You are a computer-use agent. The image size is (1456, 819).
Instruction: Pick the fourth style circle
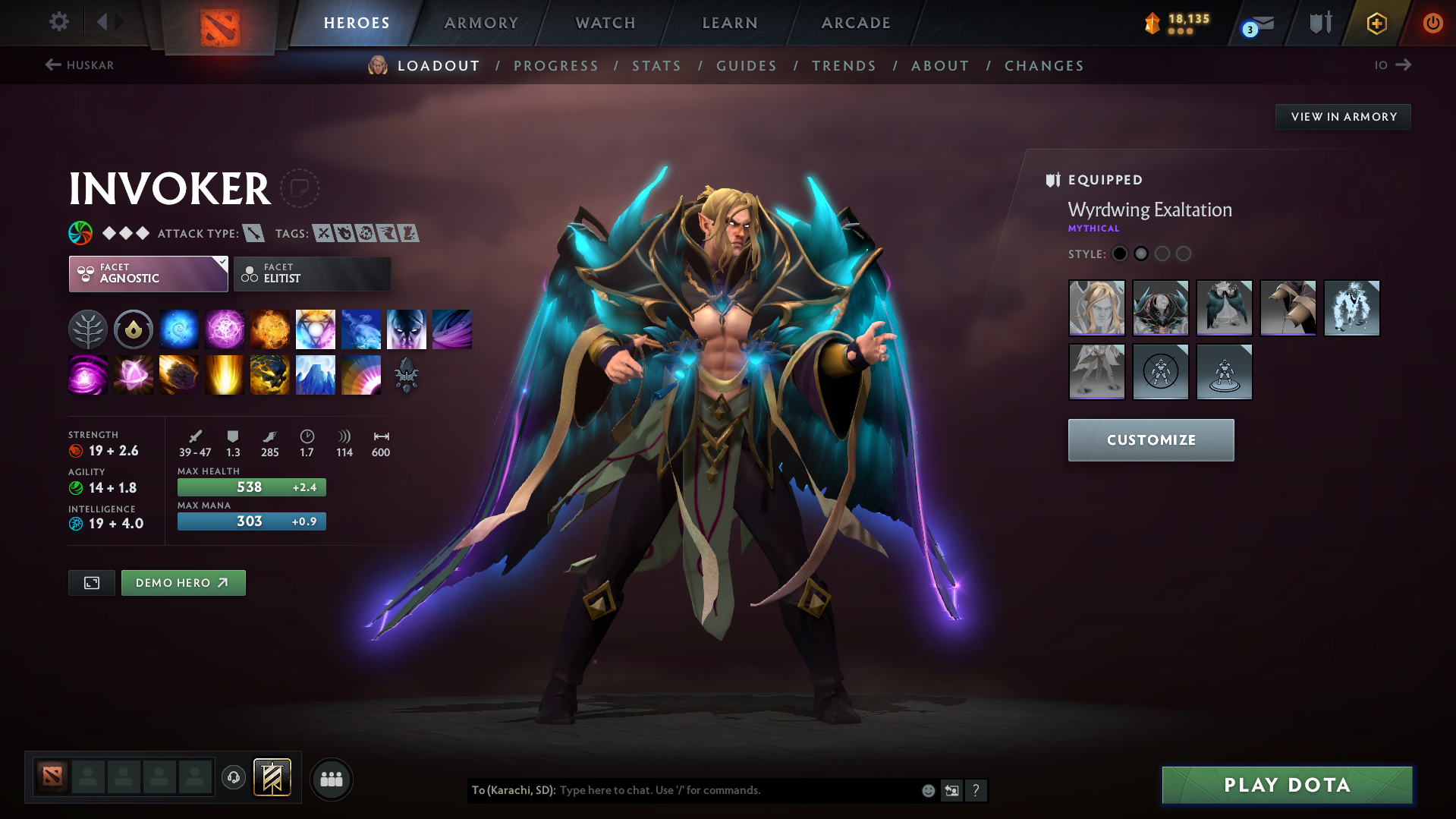click(1184, 254)
